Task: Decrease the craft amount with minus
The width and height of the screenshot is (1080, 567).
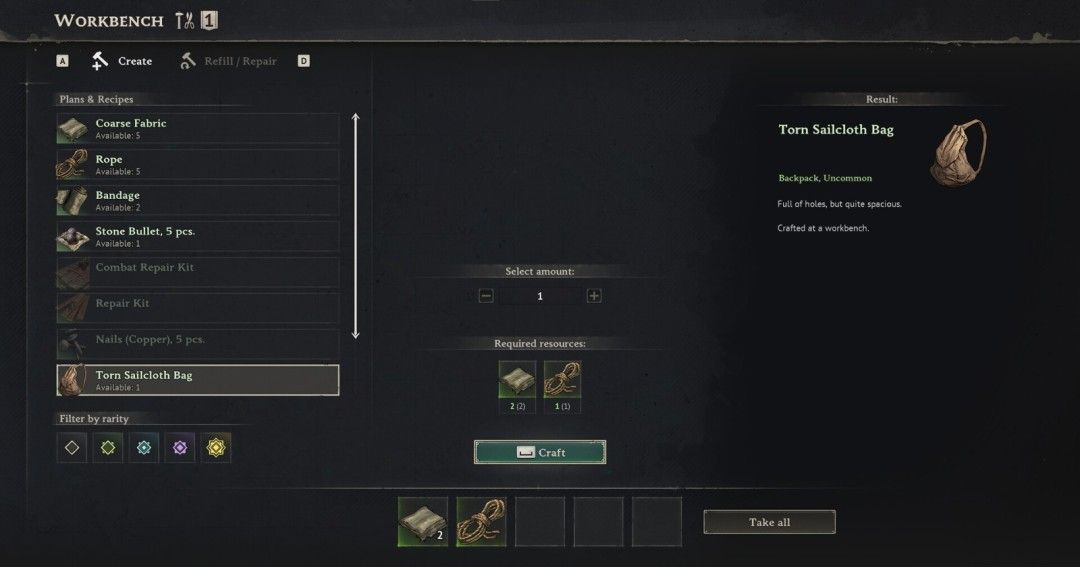Action: (x=486, y=296)
